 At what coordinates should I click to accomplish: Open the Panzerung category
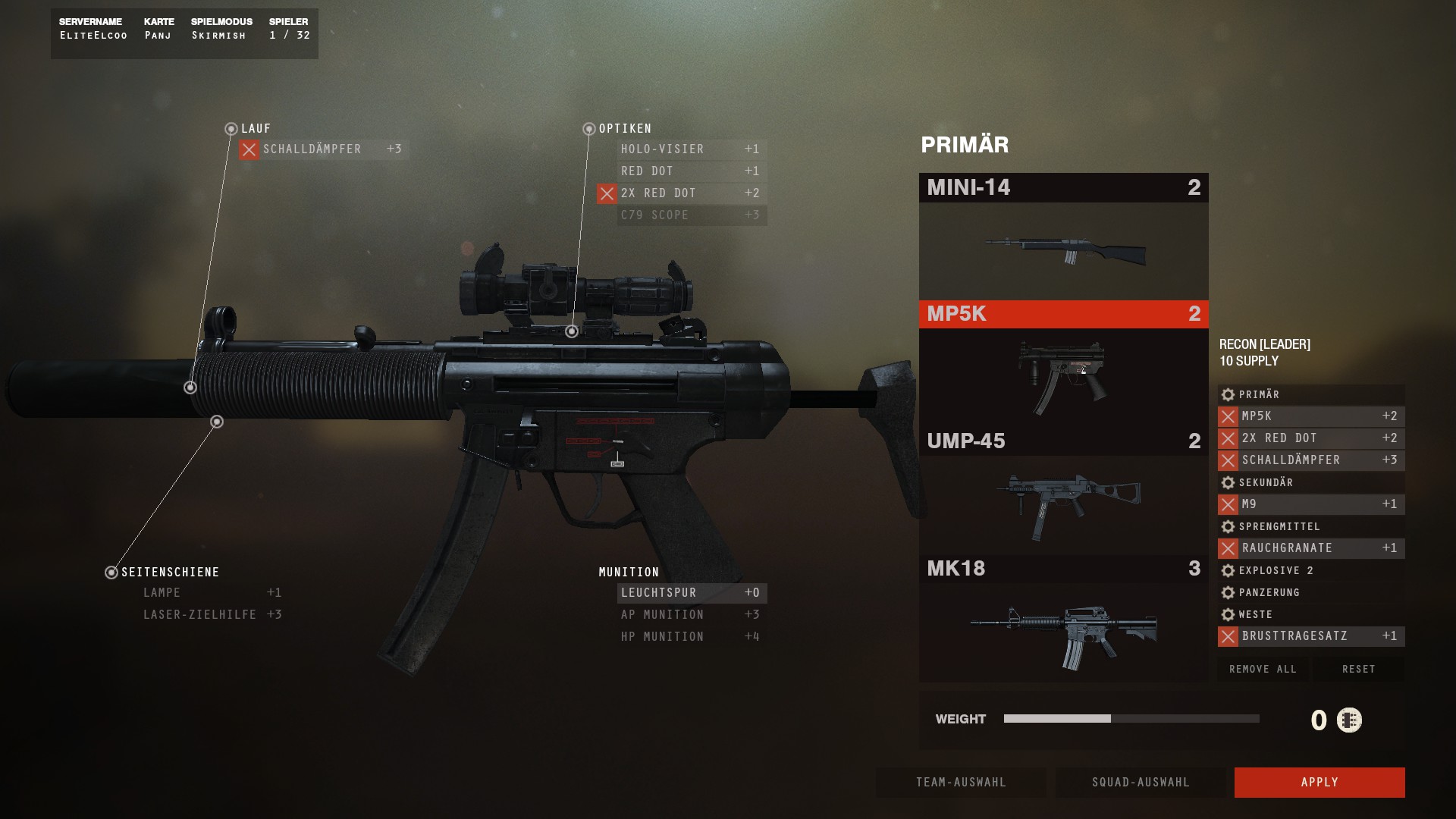tap(1269, 592)
